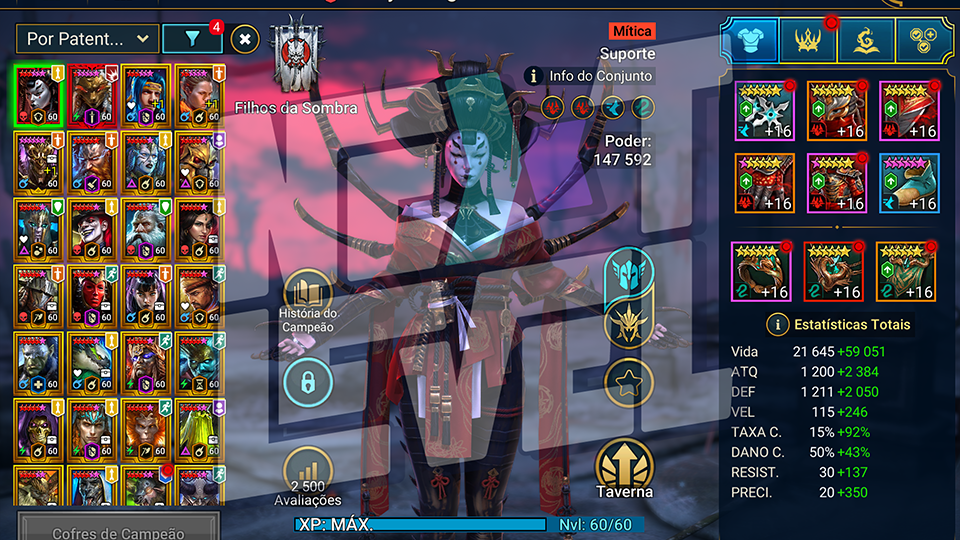Switch to the crown masteries tab
Screen dimensions: 960x540
pyautogui.click(x=808, y=39)
